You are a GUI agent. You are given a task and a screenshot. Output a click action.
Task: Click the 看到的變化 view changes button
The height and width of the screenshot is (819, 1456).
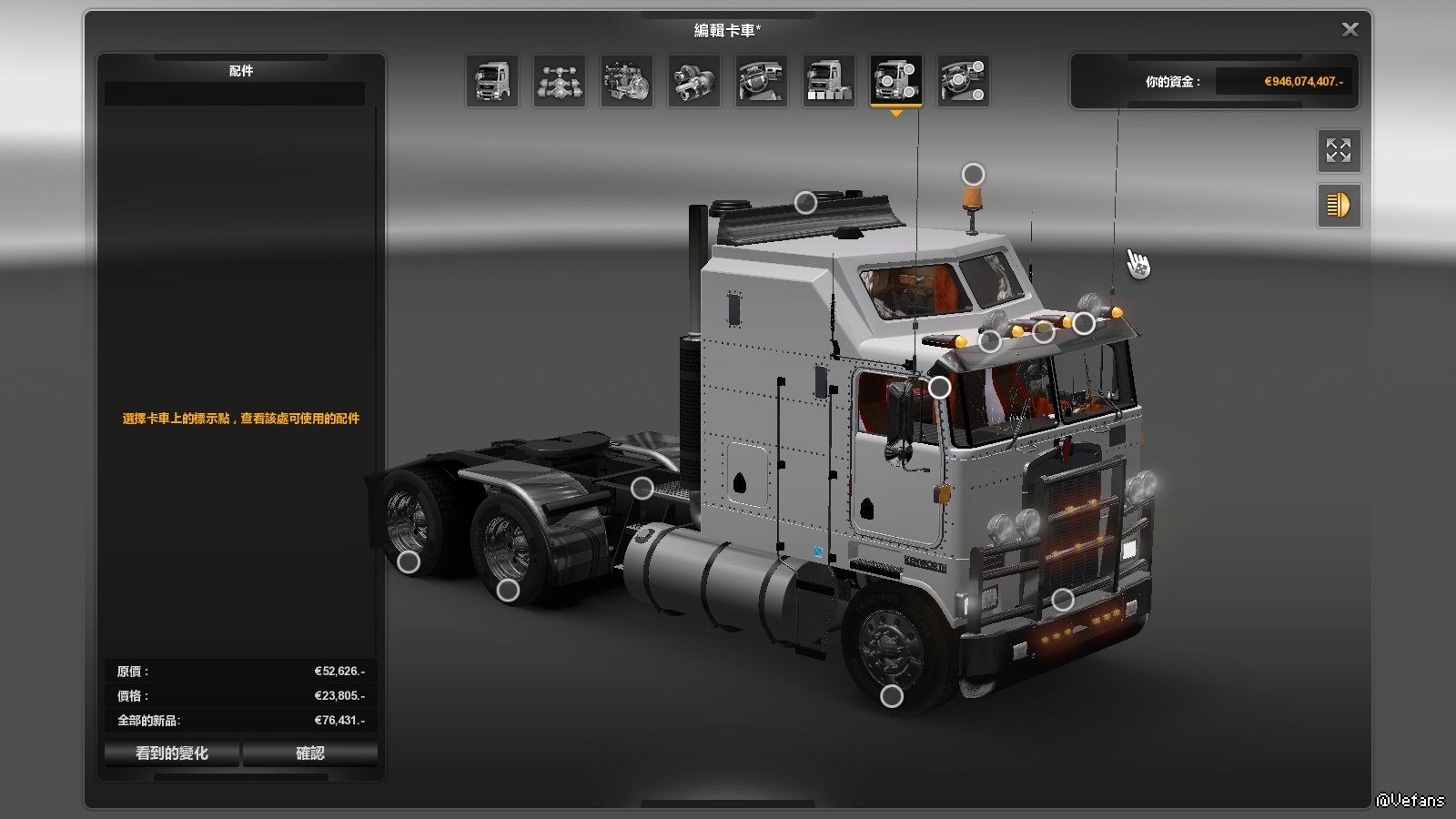coord(172,753)
